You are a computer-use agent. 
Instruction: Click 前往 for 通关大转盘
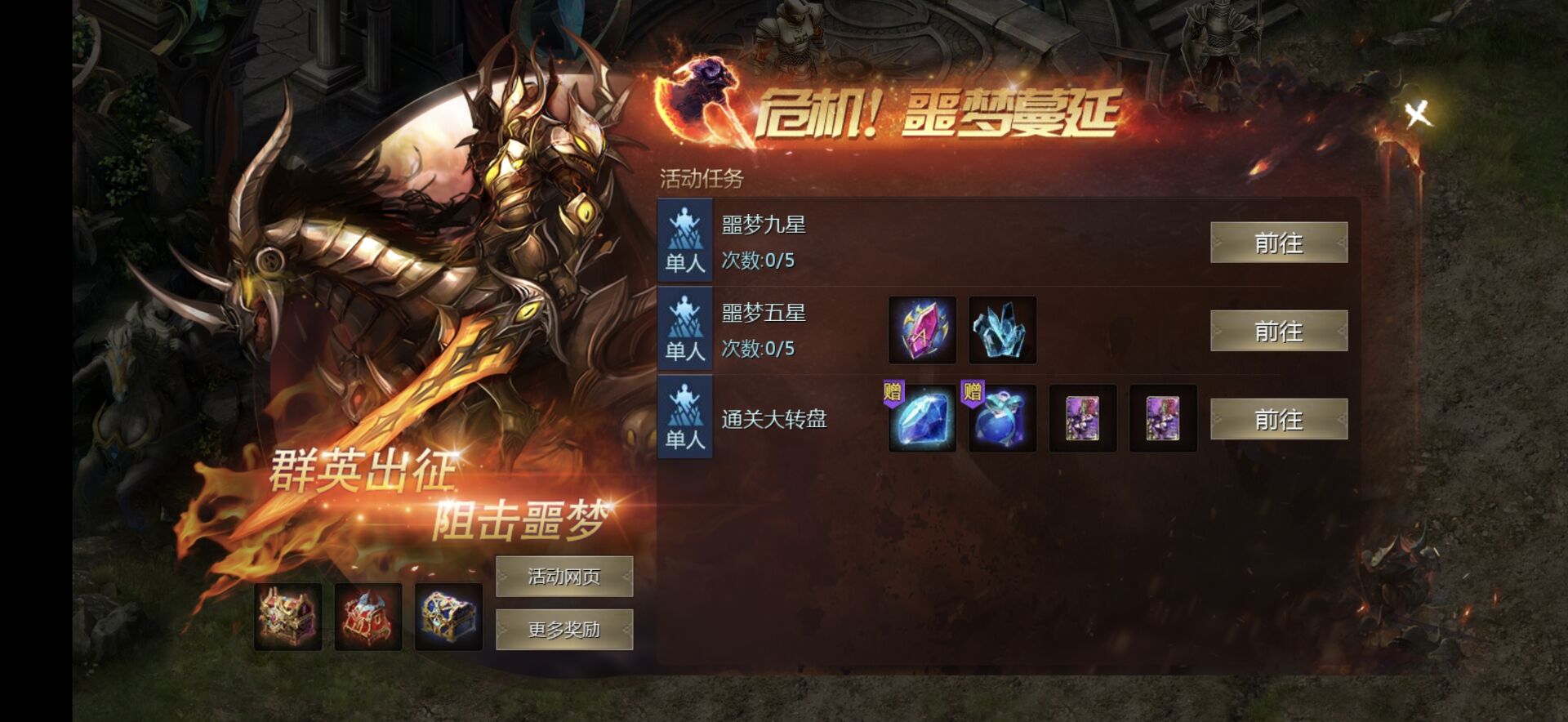point(1279,421)
